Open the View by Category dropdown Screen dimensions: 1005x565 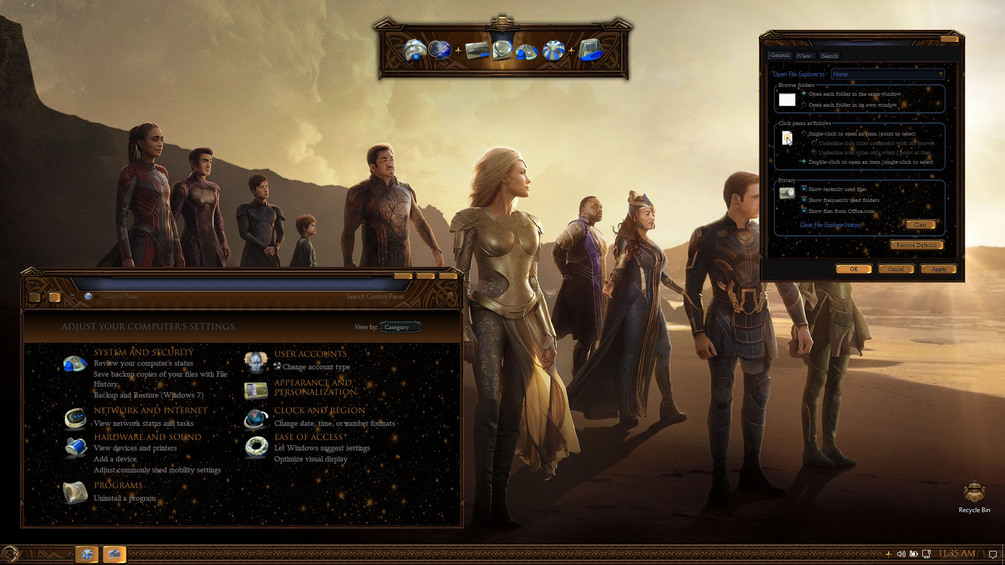(x=400, y=327)
